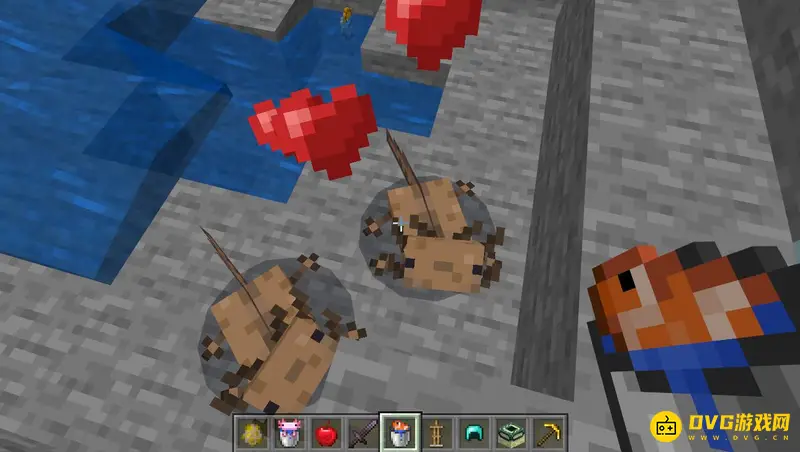
Task: Pick the armor stand hotbar slot
Action: [436, 433]
